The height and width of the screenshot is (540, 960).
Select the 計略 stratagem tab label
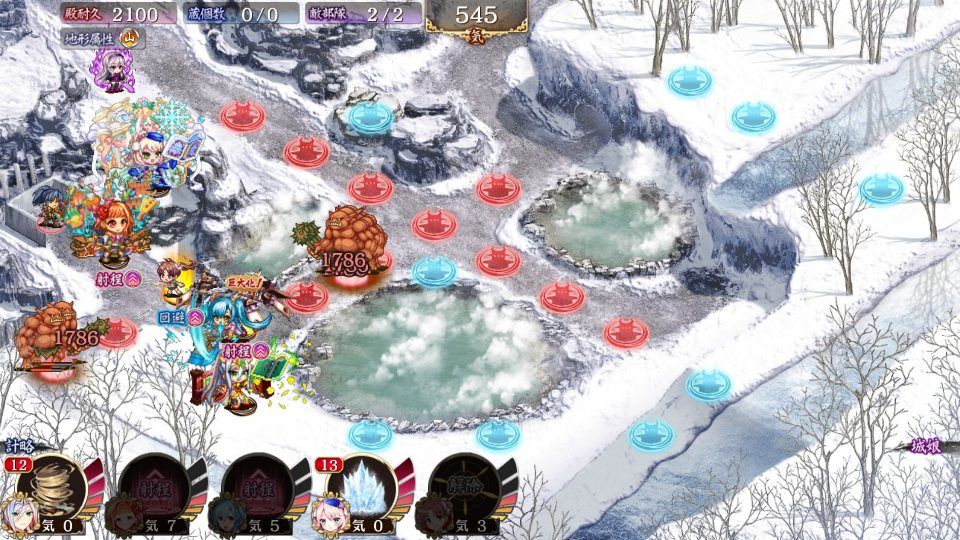pos(18,447)
